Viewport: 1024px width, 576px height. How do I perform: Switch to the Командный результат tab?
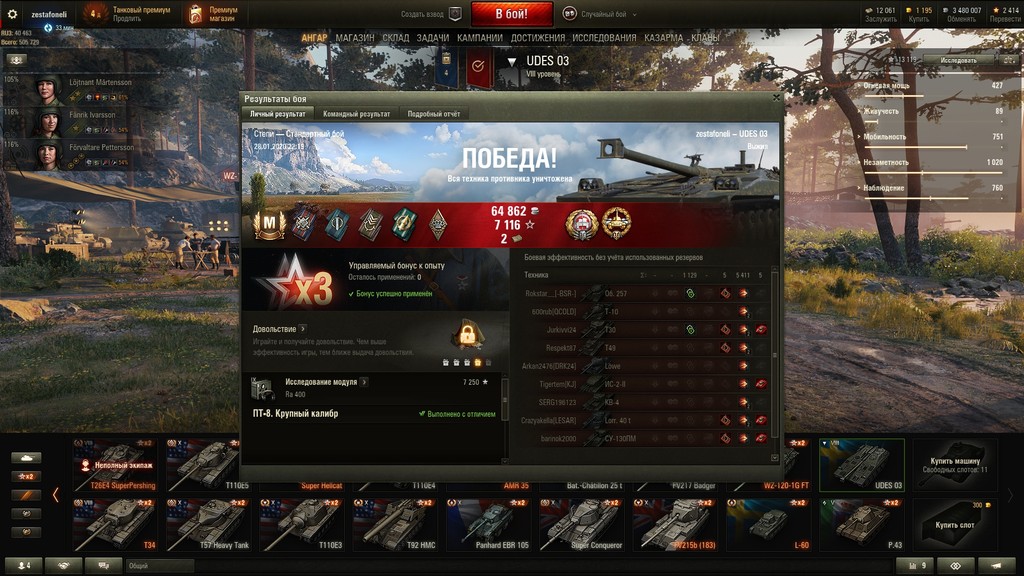coord(356,114)
